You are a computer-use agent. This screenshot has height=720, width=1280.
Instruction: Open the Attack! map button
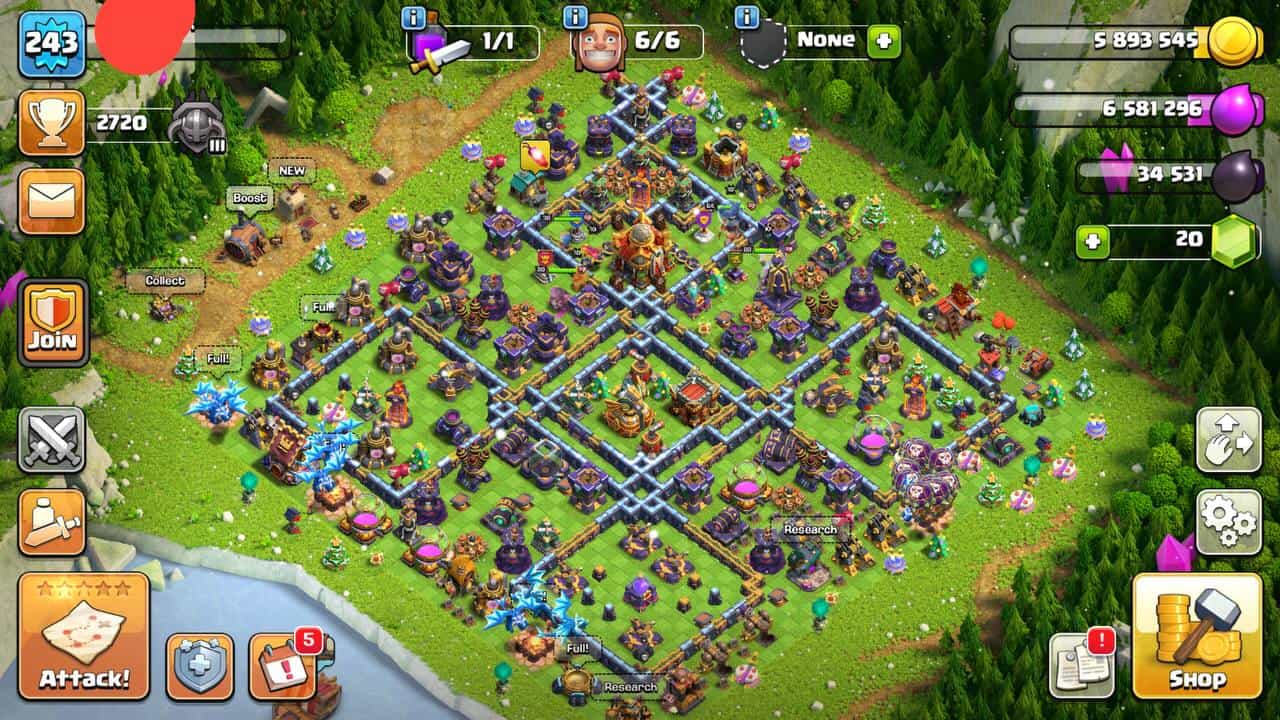click(x=84, y=636)
